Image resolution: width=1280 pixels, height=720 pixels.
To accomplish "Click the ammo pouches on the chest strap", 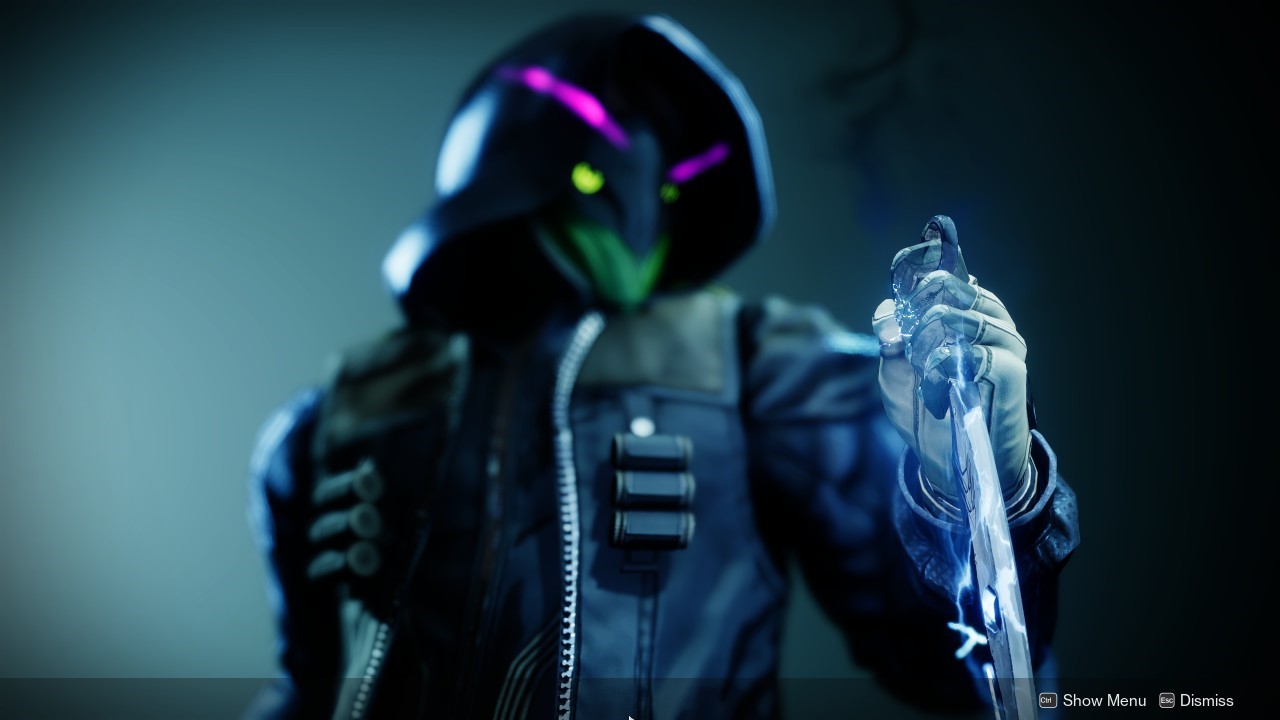I will tap(650, 490).
